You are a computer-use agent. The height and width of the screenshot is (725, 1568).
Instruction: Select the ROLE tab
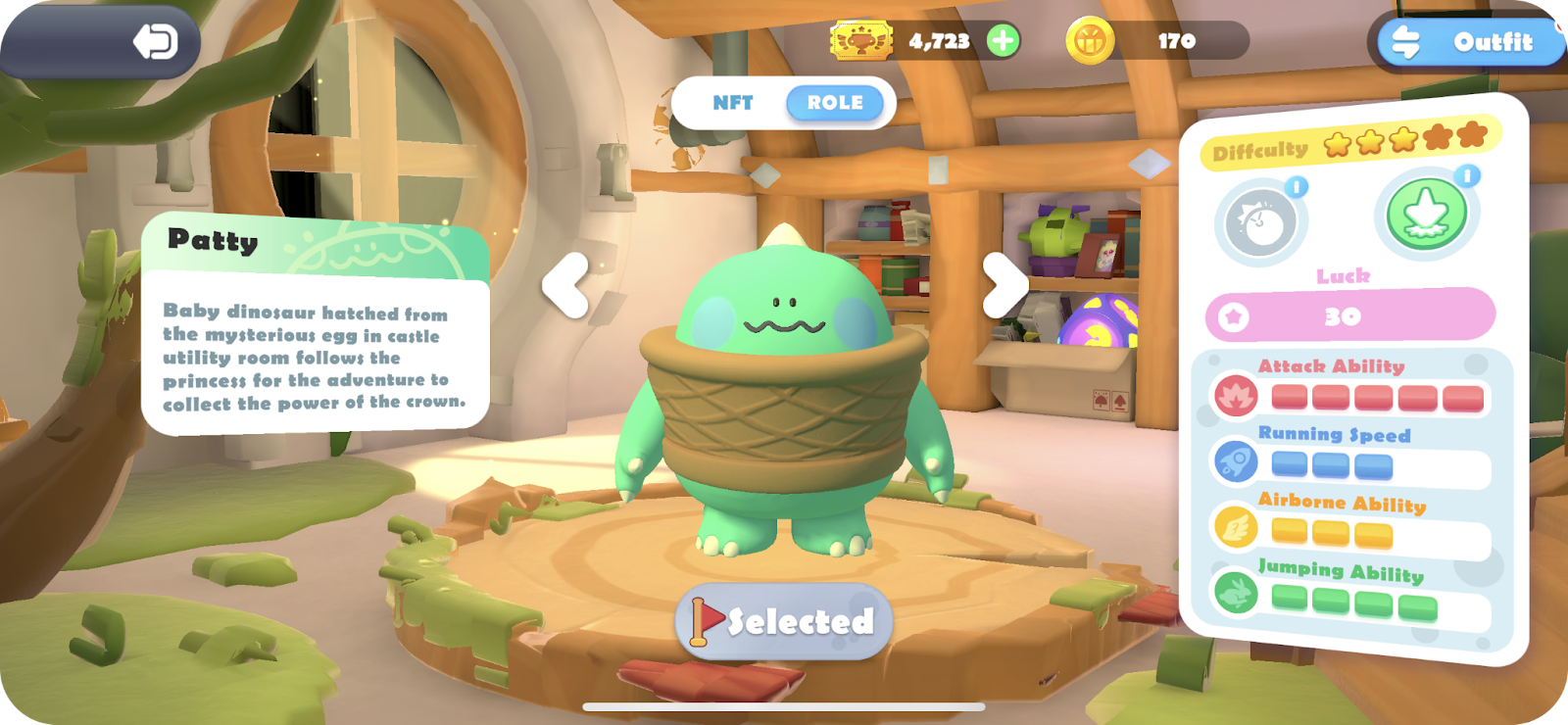pyautogui.click(x=835, y=103)
